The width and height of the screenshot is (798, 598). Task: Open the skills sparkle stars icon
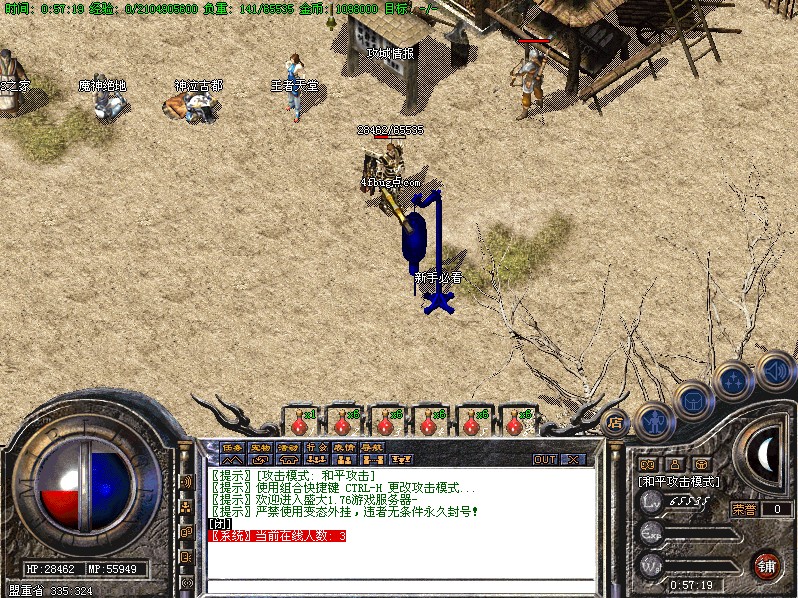(733, 381)
